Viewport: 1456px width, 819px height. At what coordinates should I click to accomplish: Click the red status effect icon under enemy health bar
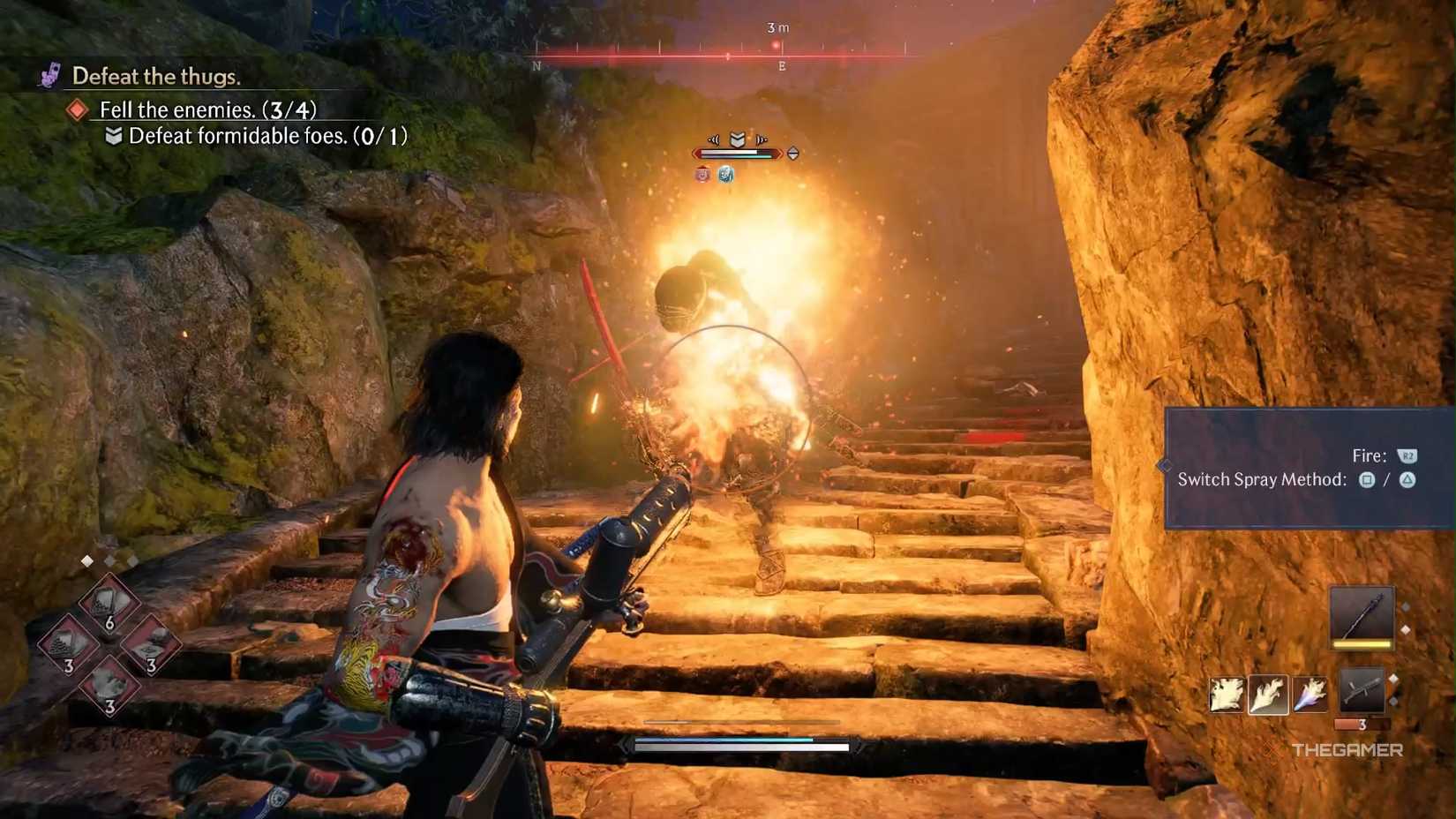pyautogui.click(x=702, y=174)
